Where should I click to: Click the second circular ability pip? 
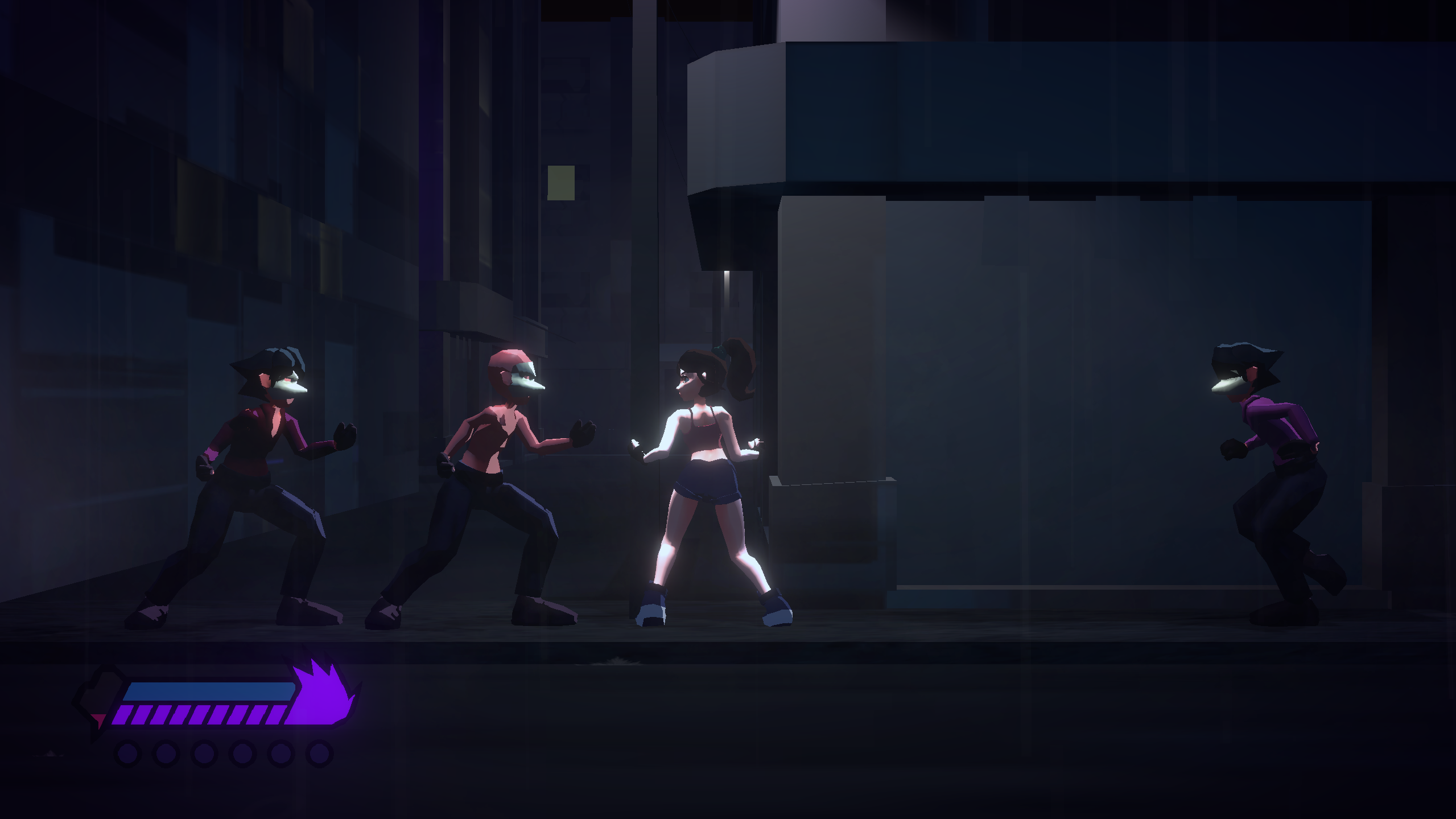[164, 752]
